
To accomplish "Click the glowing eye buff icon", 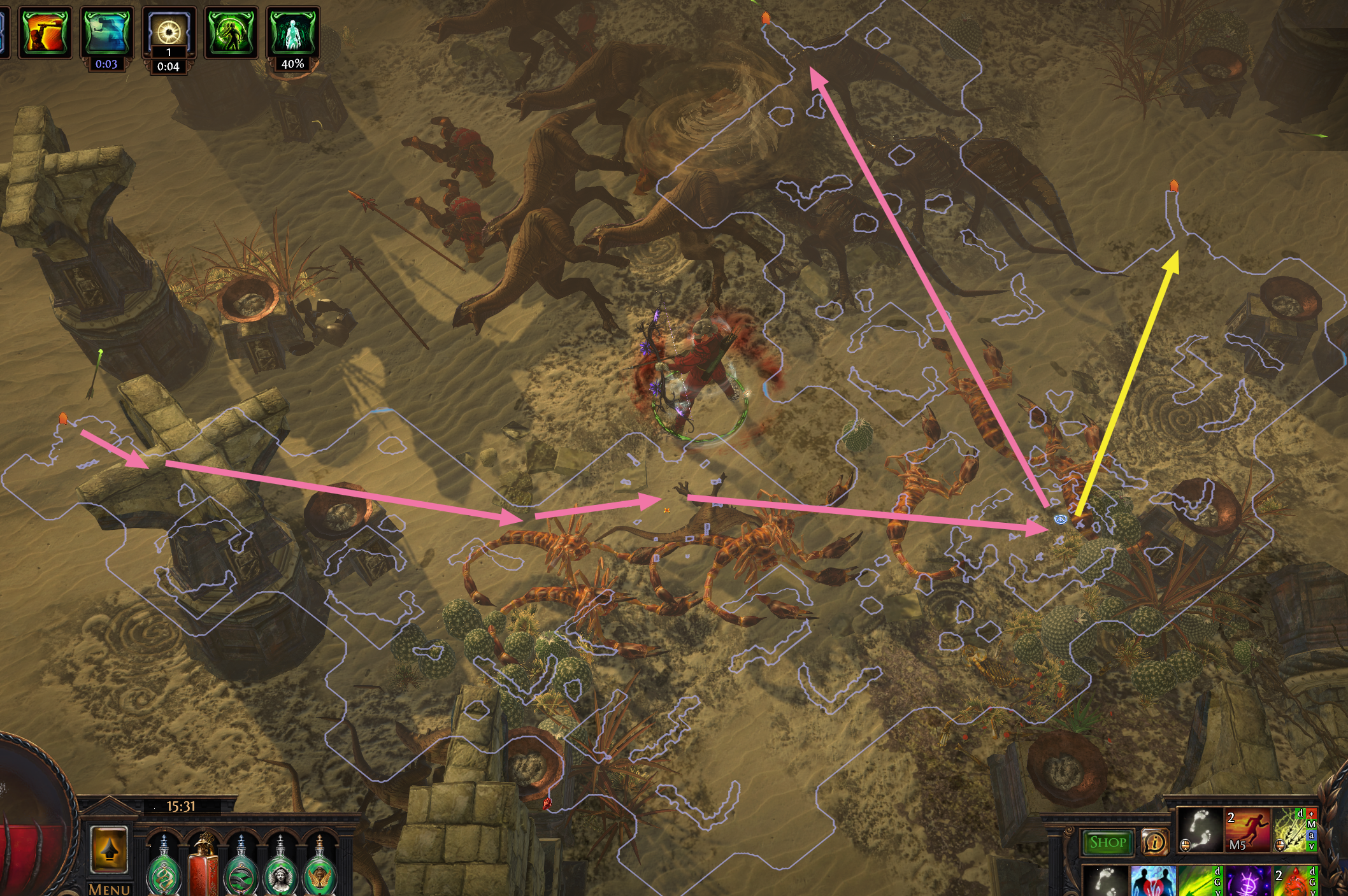I will coord(169,31).
